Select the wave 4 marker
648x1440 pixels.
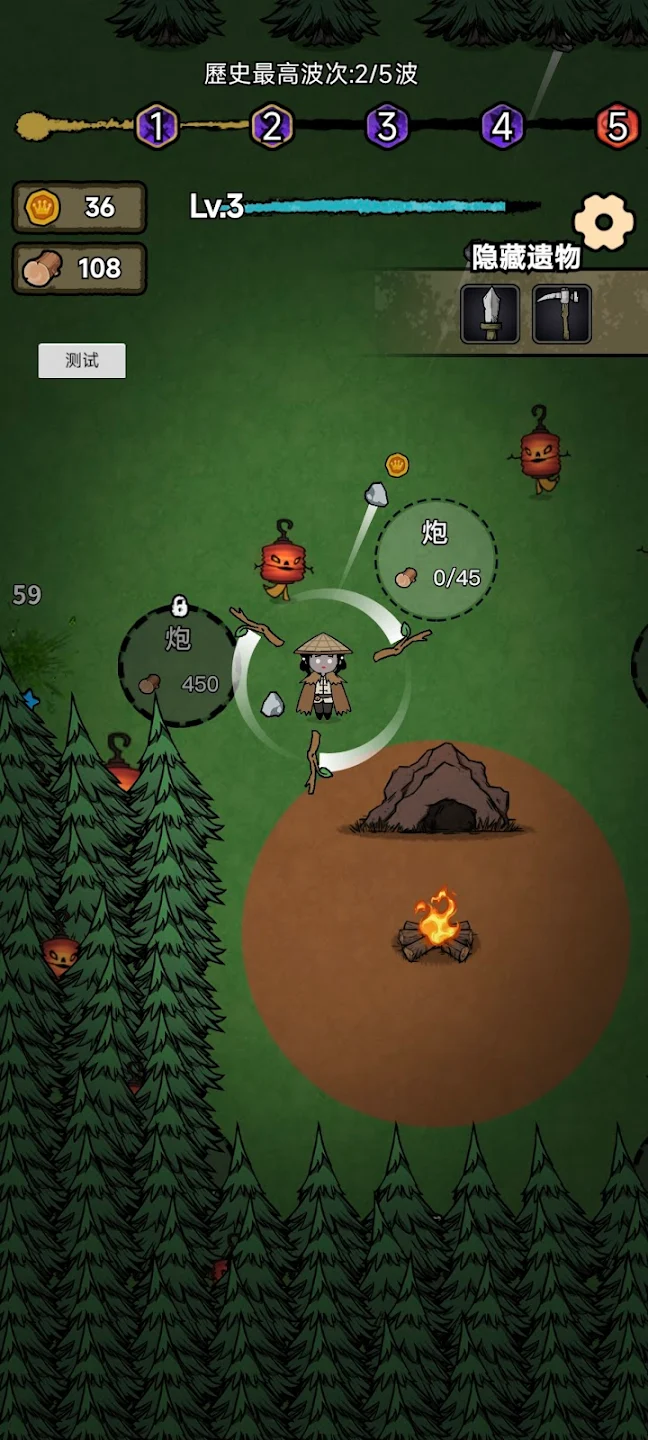tap(502, 127)
